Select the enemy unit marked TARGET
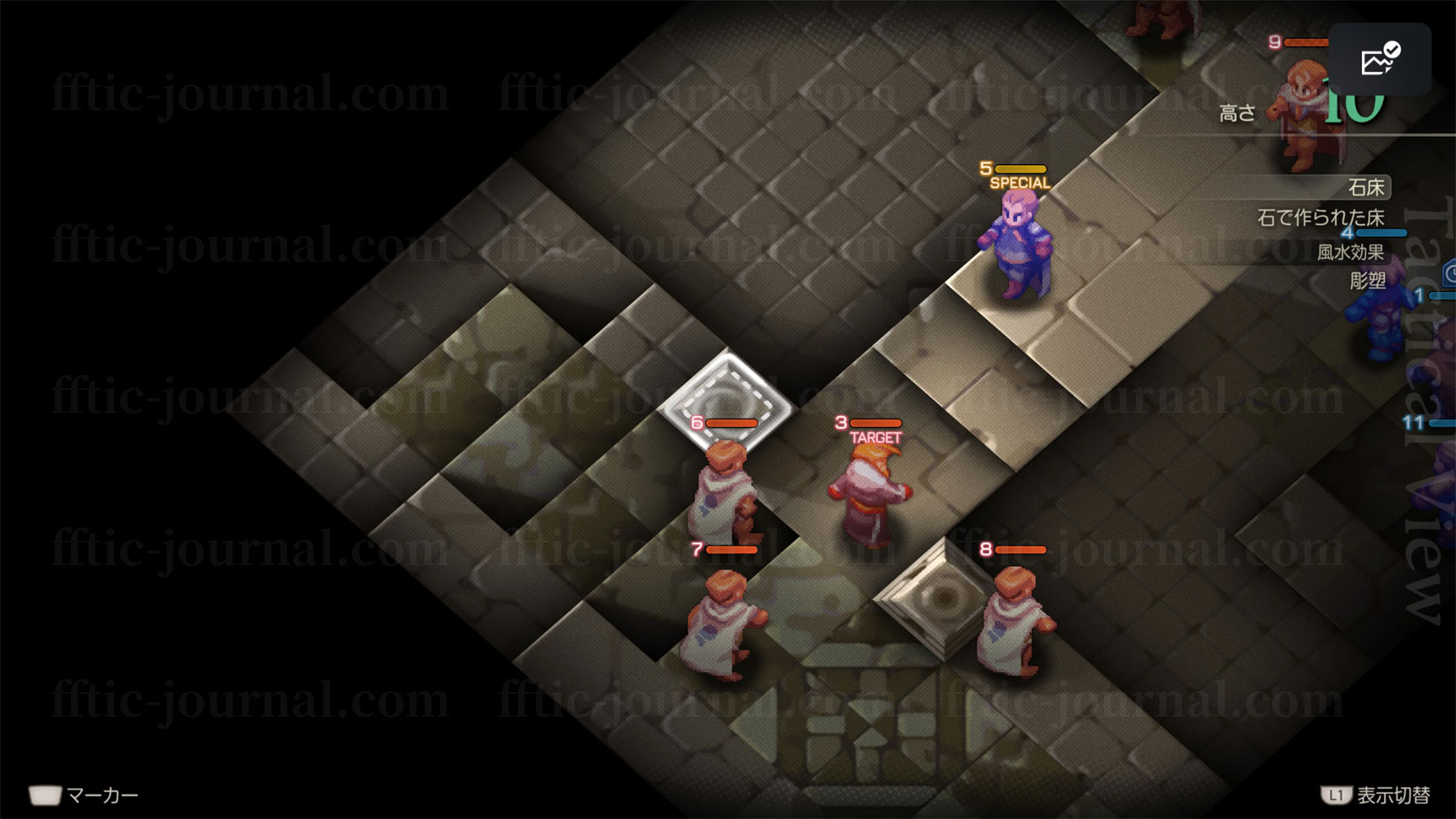Image resolution: width=1456 pixels, height=819 pixels. tap(870, 495)
